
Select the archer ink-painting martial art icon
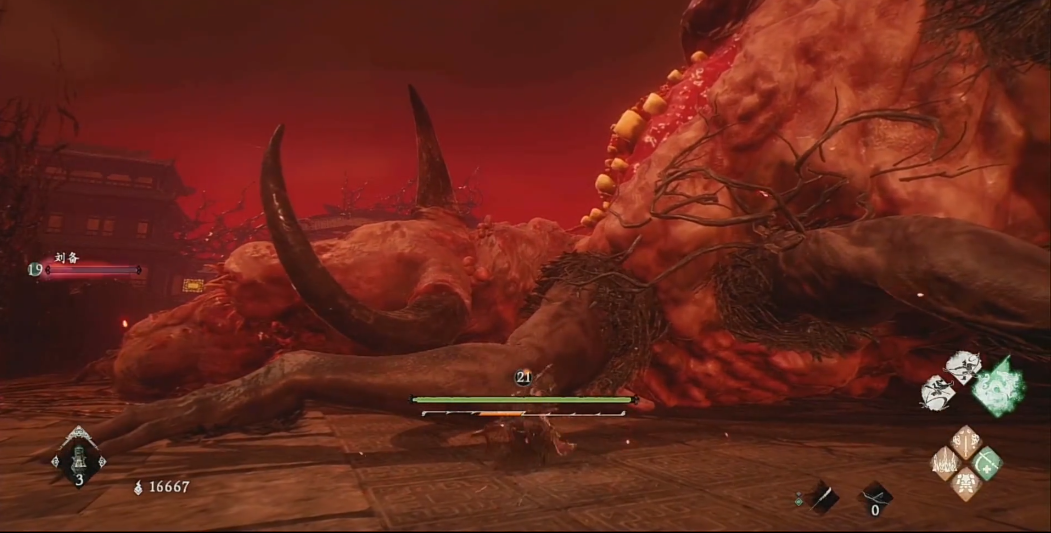pyautogui.click(x=963, y=367)
